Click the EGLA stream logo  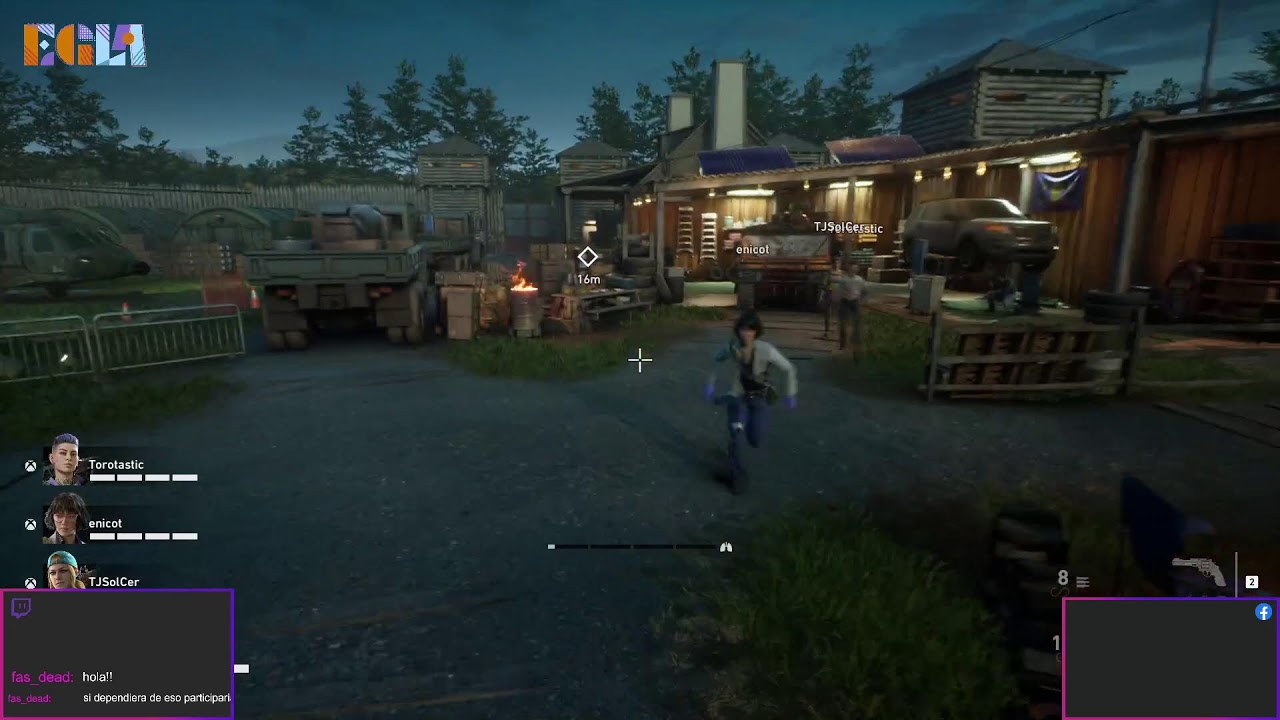pyautogui.click(x=85, y=45)
